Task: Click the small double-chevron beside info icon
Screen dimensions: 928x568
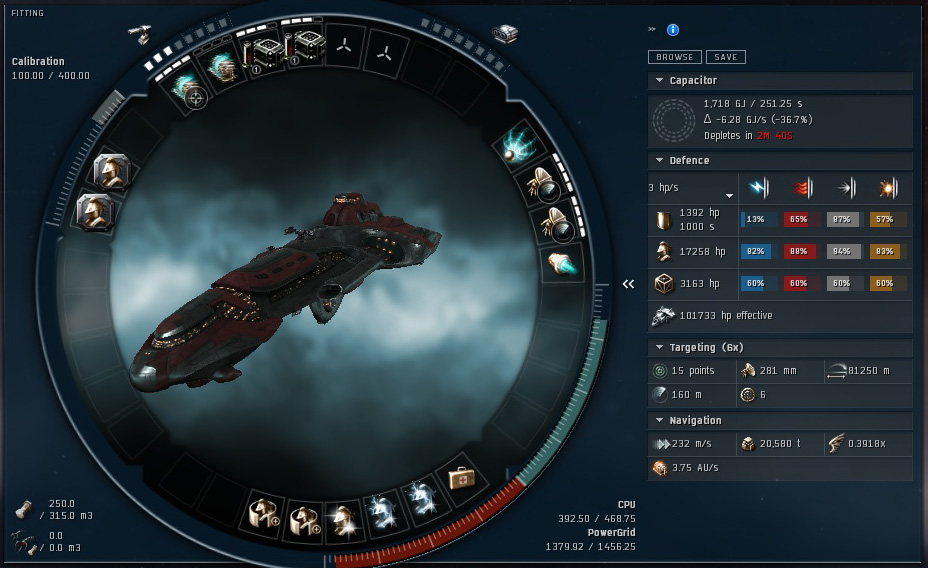Action: [x=652, y=29]
